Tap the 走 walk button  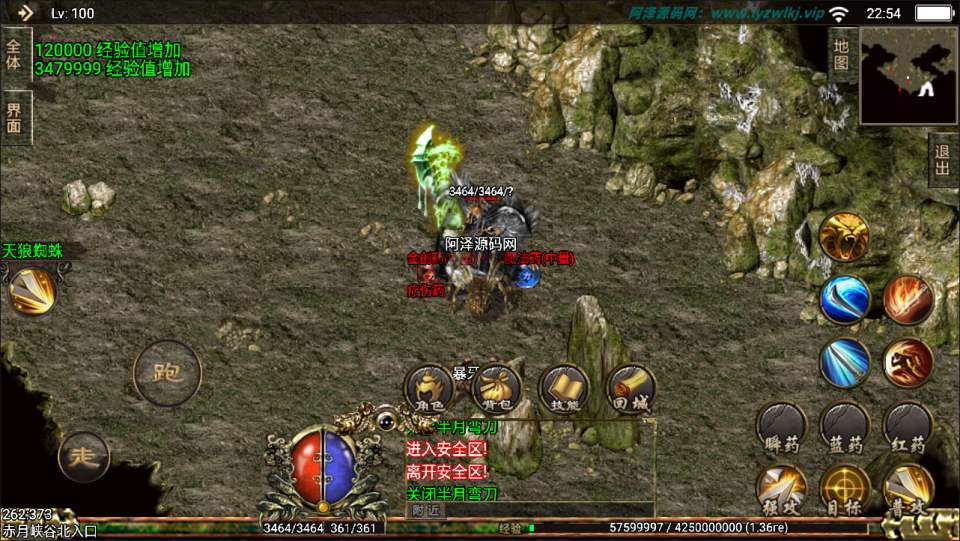[x=82, y=458]
